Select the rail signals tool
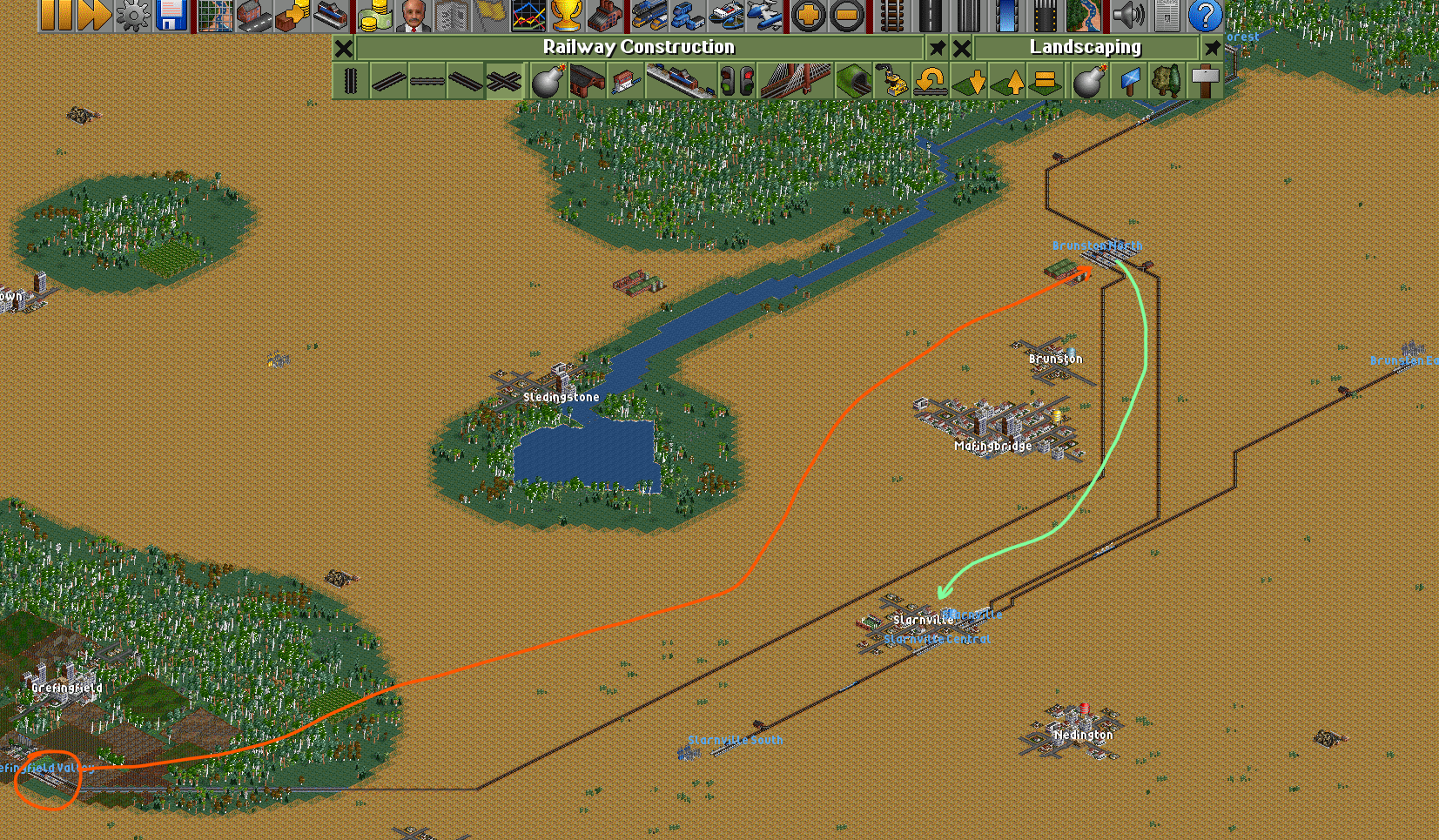1439x840 pixels. pyautogui.click(x=736, y=82)
